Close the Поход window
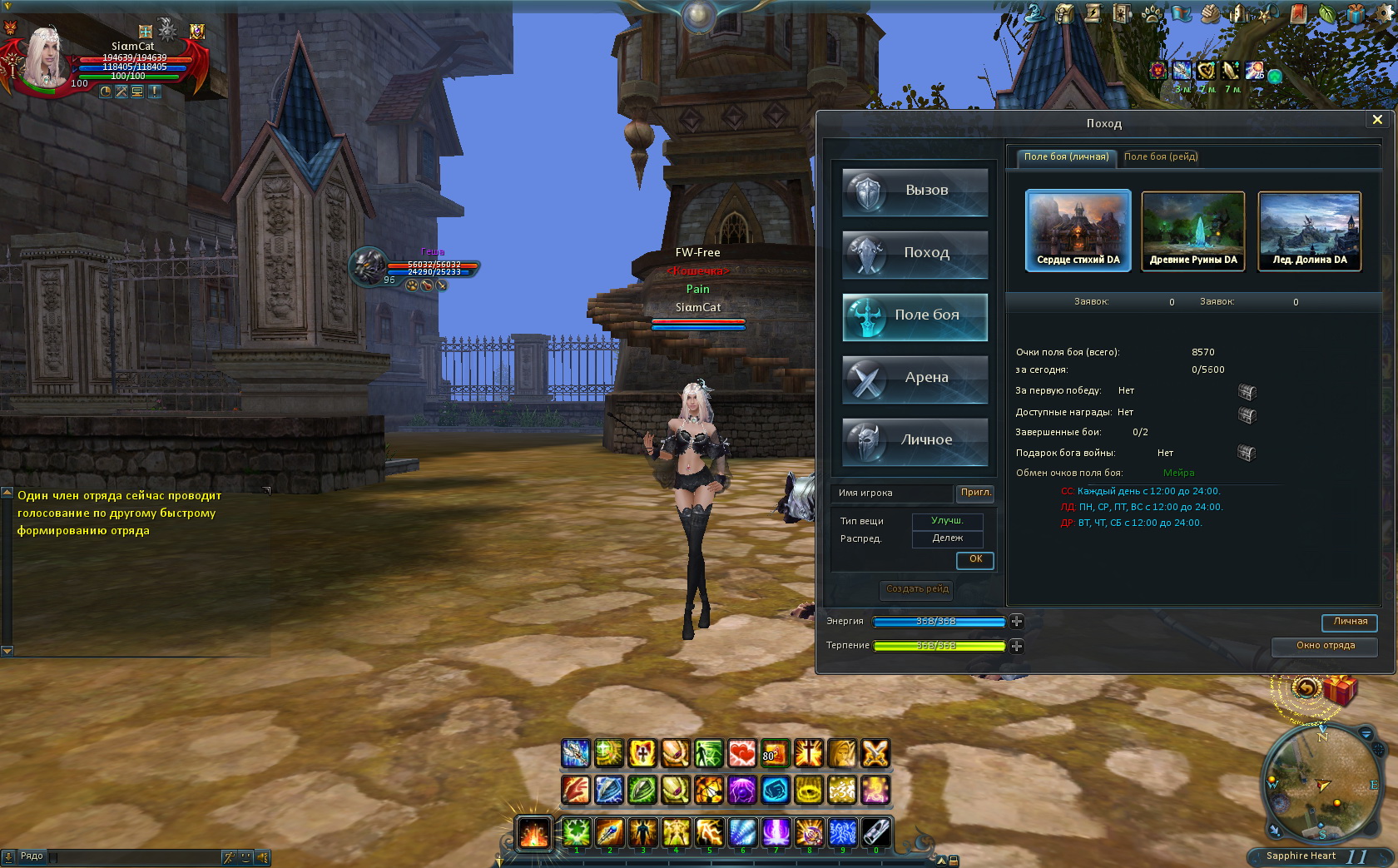This screenshot has width=1398, height=868. (x=1377, y=120)
